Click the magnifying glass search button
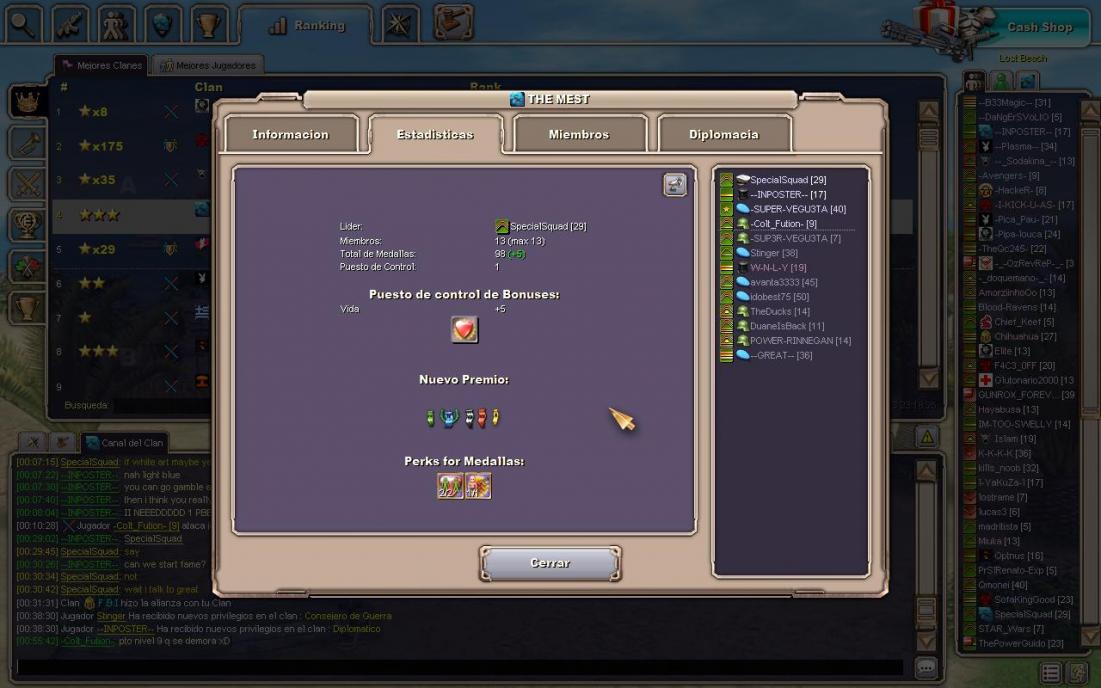The height and width of the screenshot is (688, 1101). click(x=22, y=24)
